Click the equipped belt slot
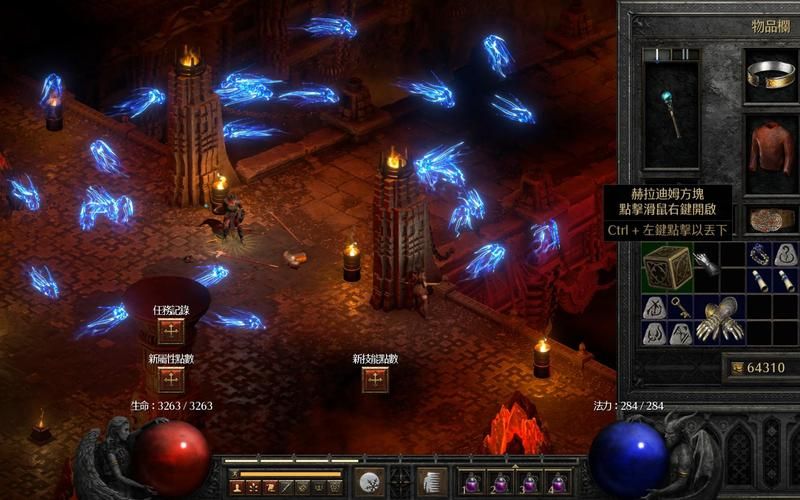The width and height of the screenshot is (800, 500). click(771, 220)
